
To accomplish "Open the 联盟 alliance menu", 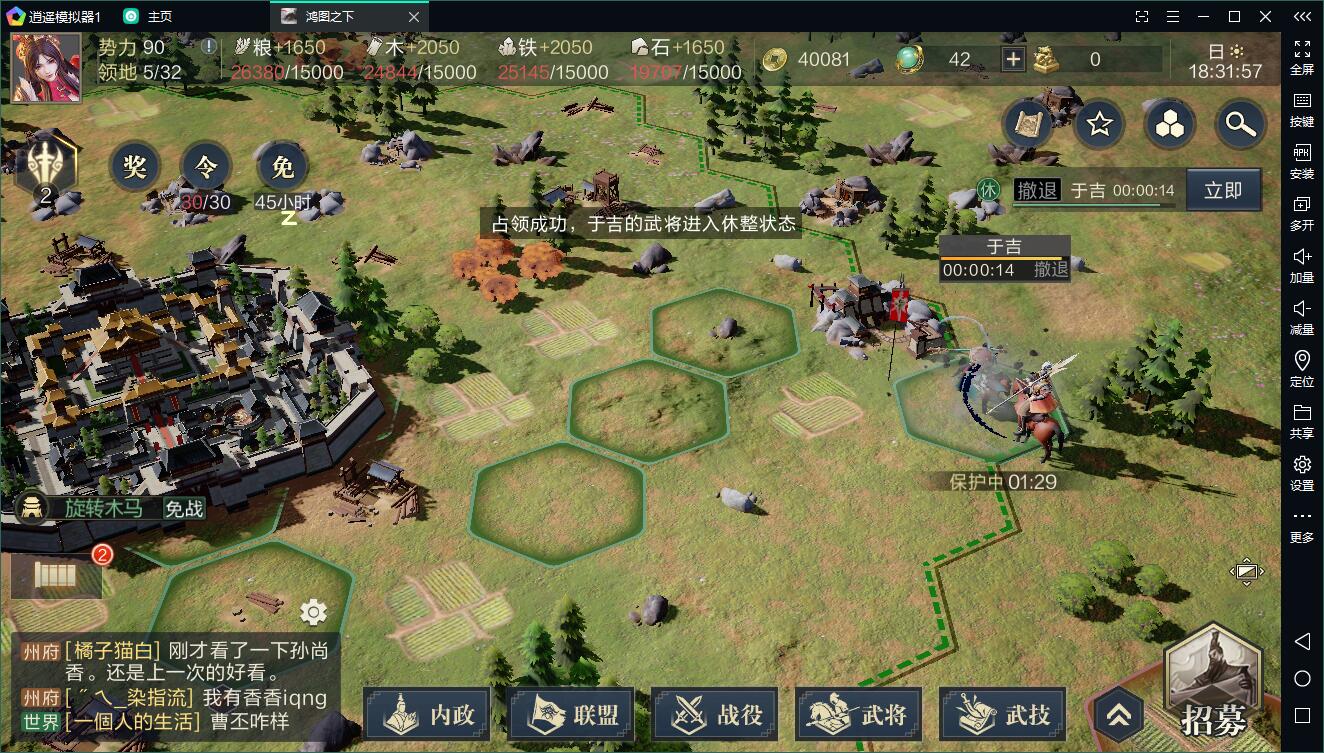I will [x=572, y=714].
